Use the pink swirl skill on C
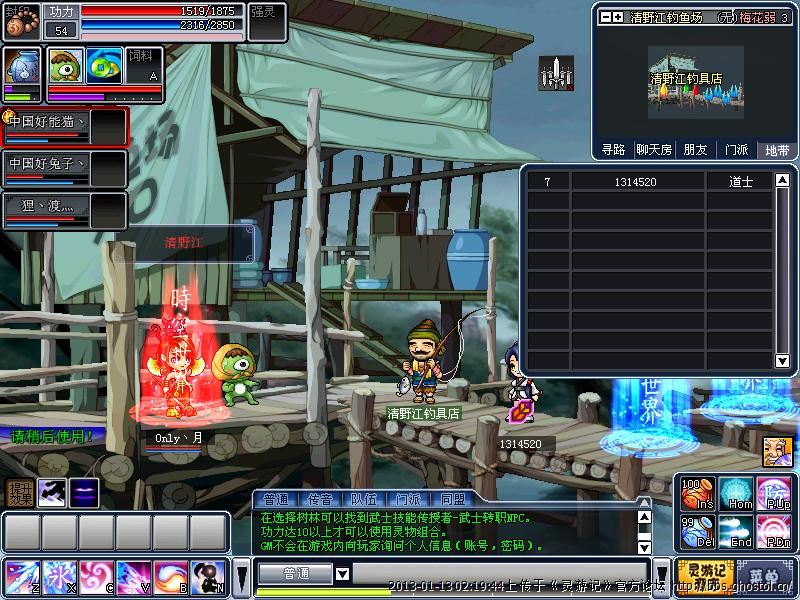Image resolution: width=800 pixels, height=600 pixels. click(95, 577)
